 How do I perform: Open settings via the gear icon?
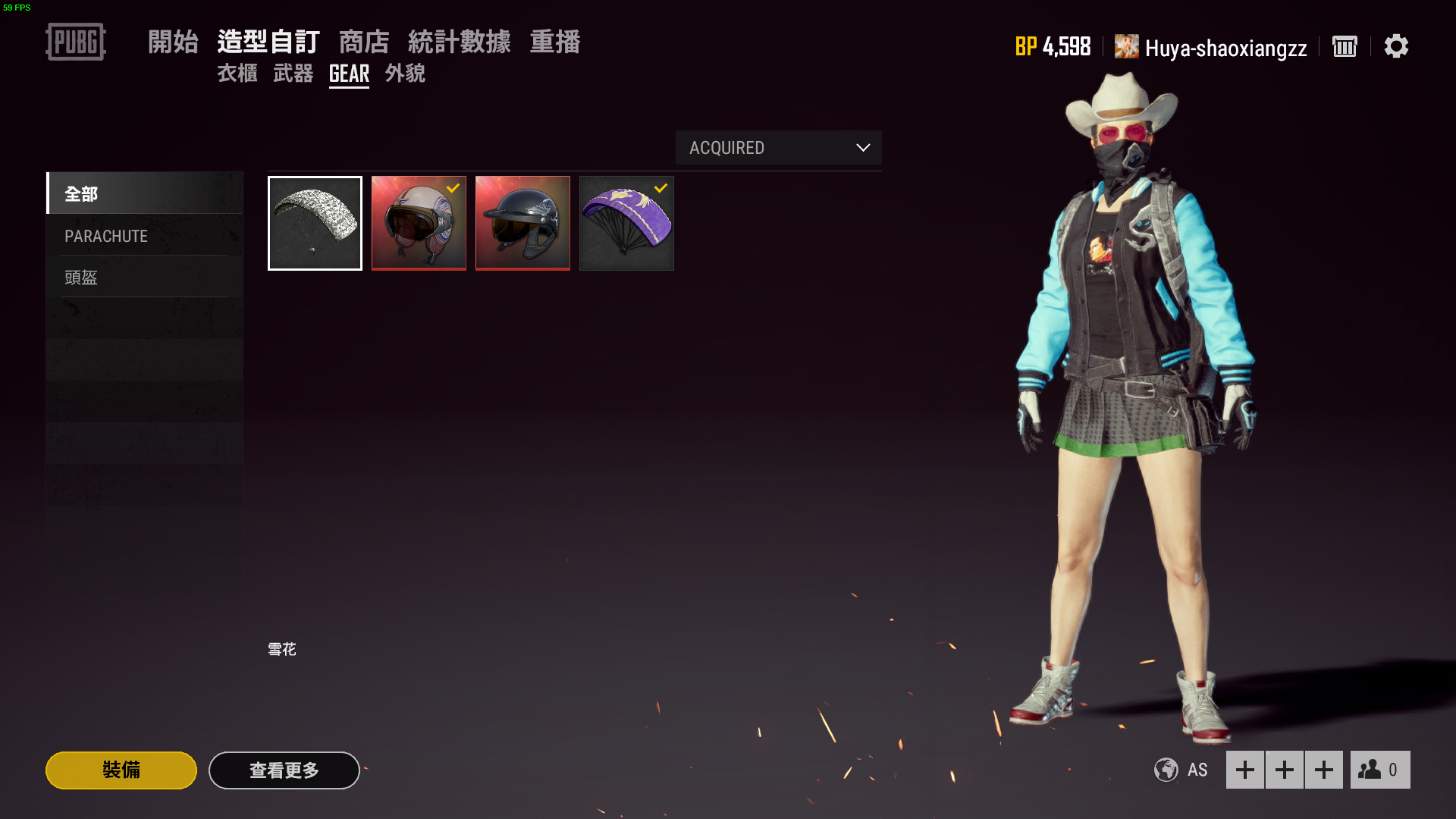coord(1398,47)
